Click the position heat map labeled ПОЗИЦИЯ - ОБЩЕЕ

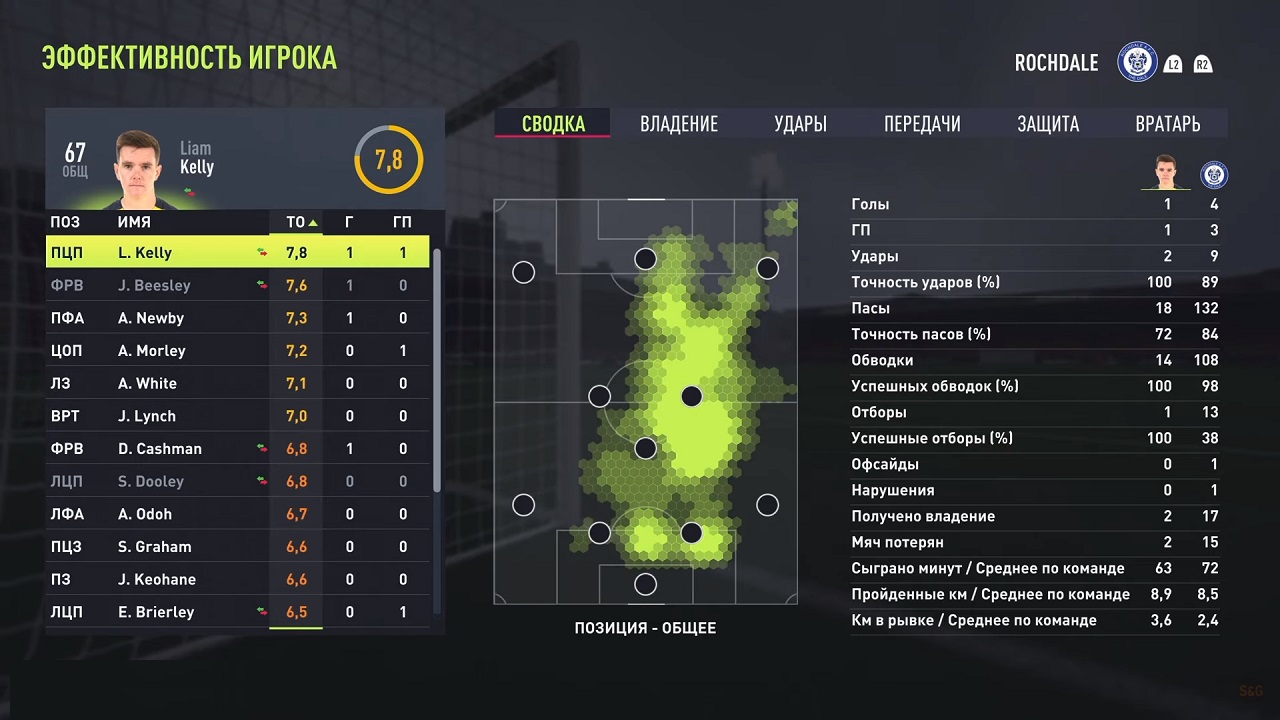click(645, 400)
